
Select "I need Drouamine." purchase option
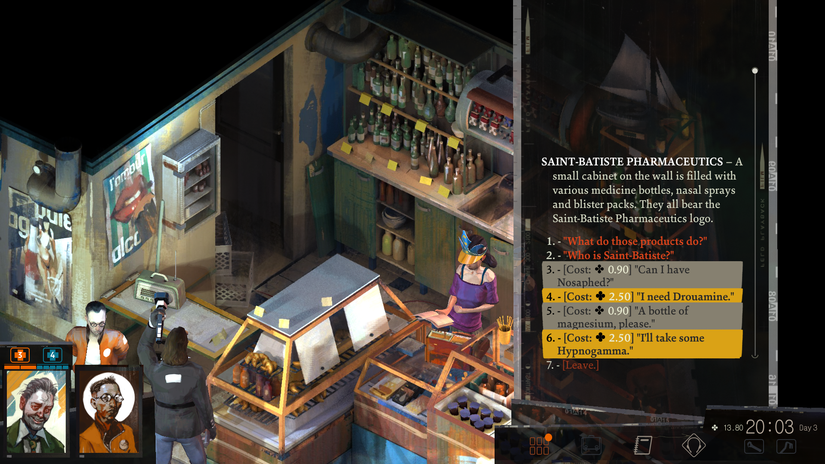coord(640,297)
